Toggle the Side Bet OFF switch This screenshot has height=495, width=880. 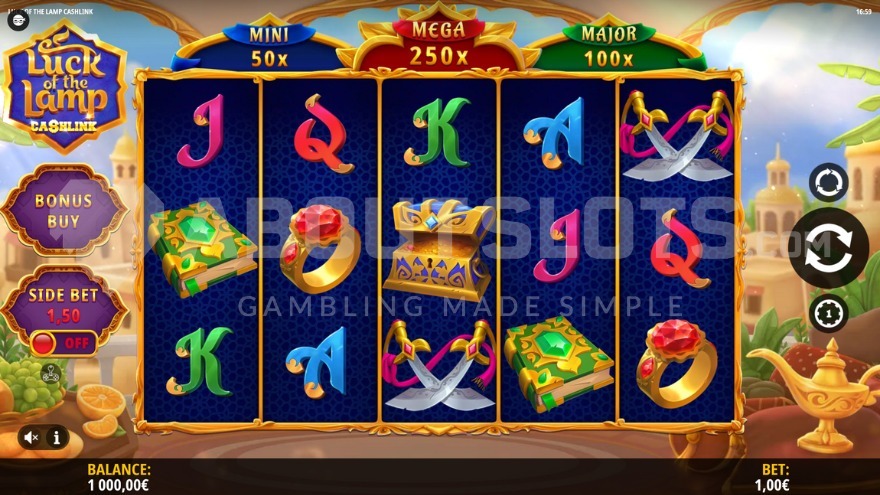tap(63, 343)
